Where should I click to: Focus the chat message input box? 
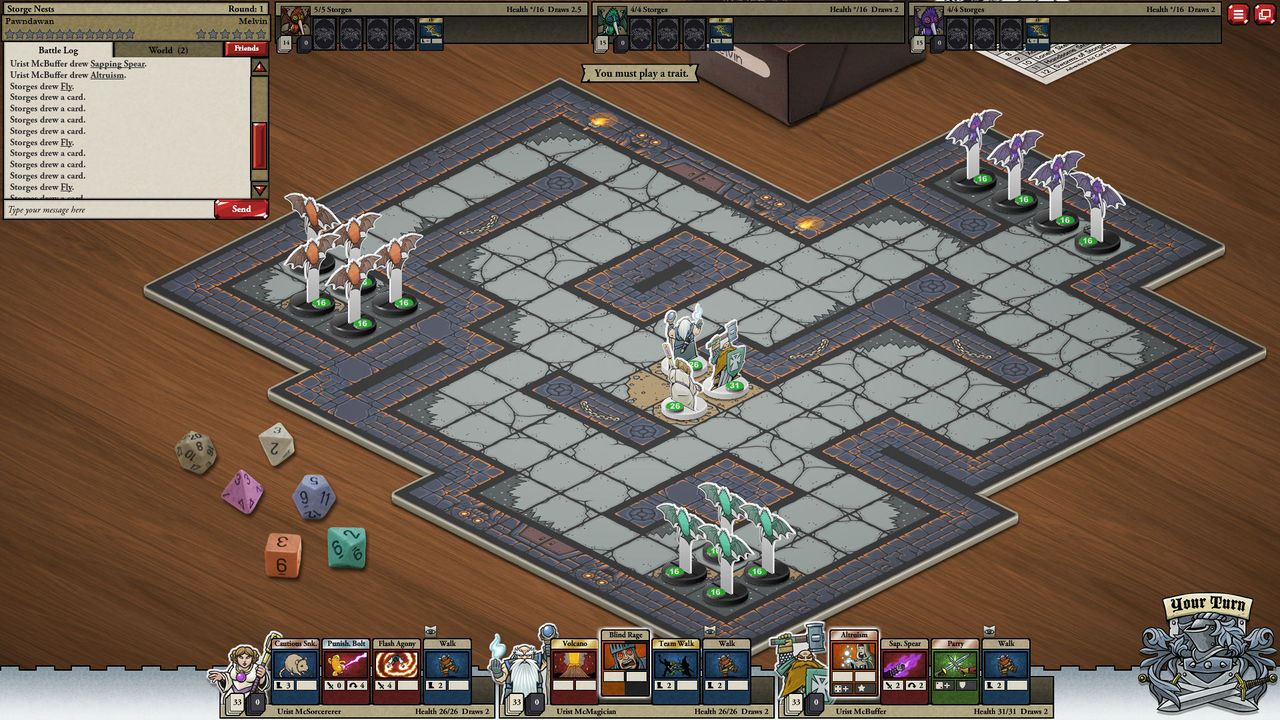tap(108, 210)
